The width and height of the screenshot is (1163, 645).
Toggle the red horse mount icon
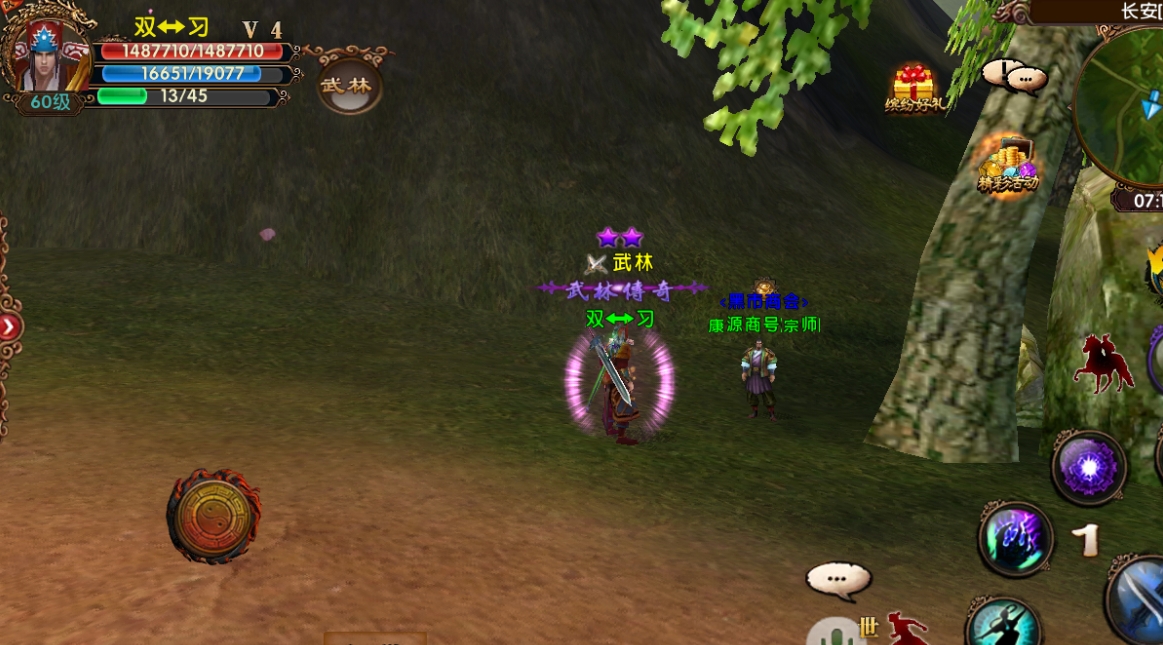1103,362
